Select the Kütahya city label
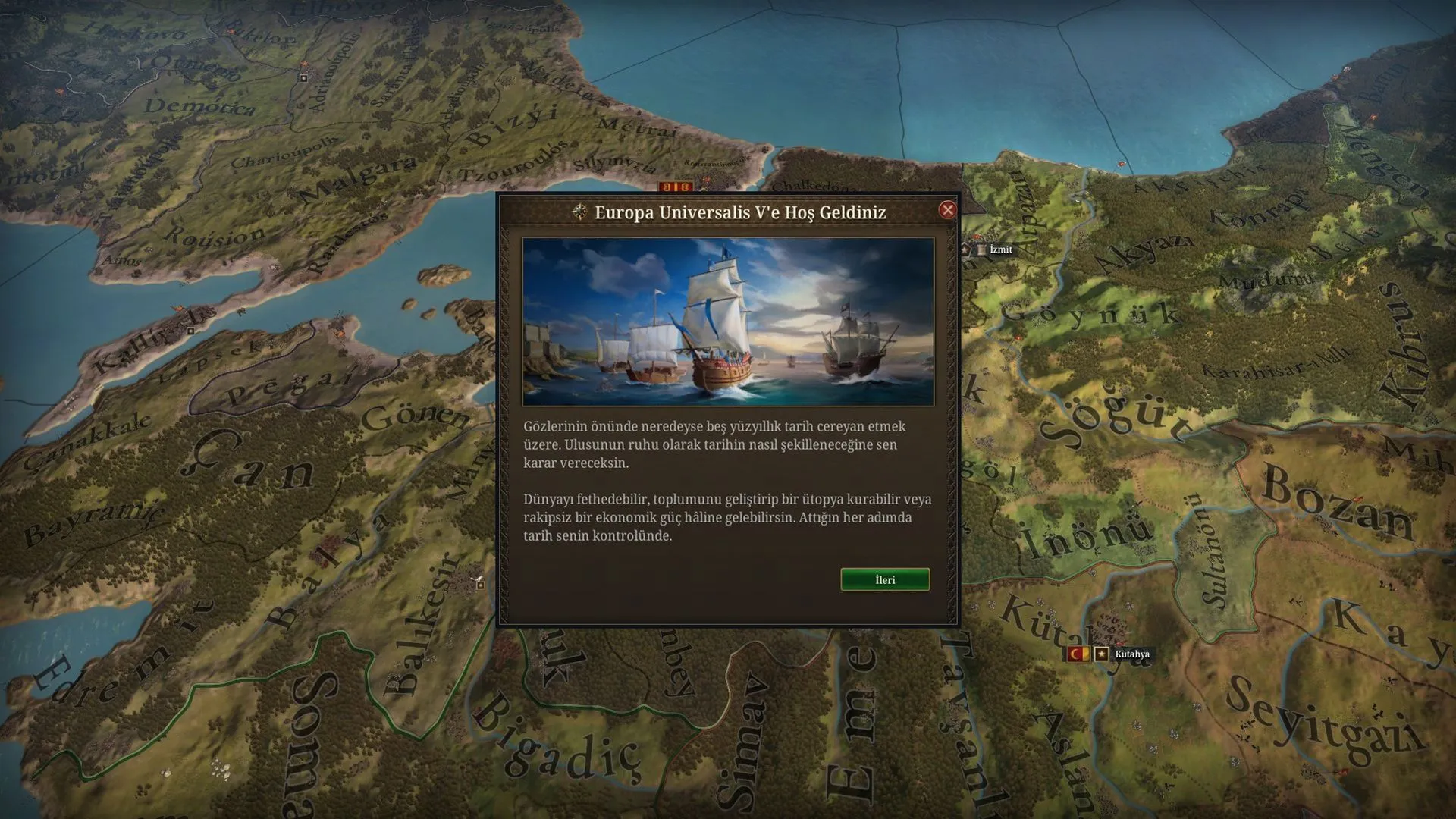1456x819 pixels. pos(1133,654)
